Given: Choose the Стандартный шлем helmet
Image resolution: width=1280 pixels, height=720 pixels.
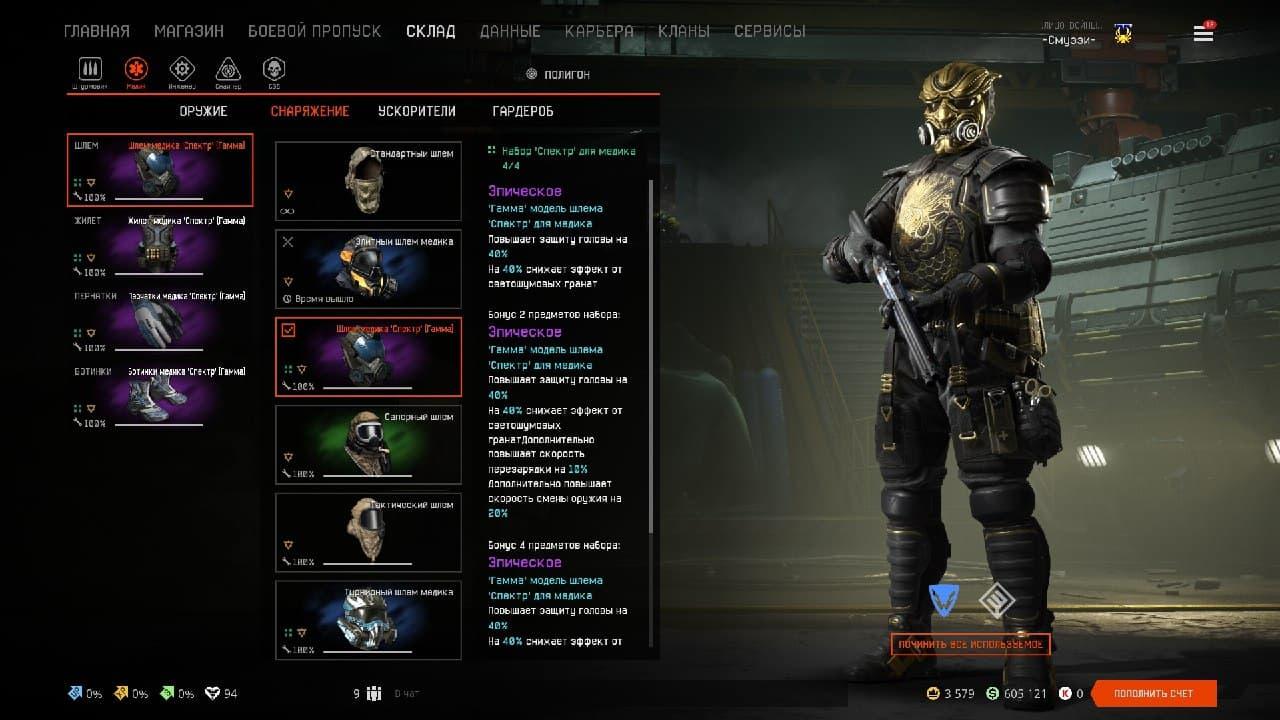Looking at the screenshot, I should pos(368,181).
